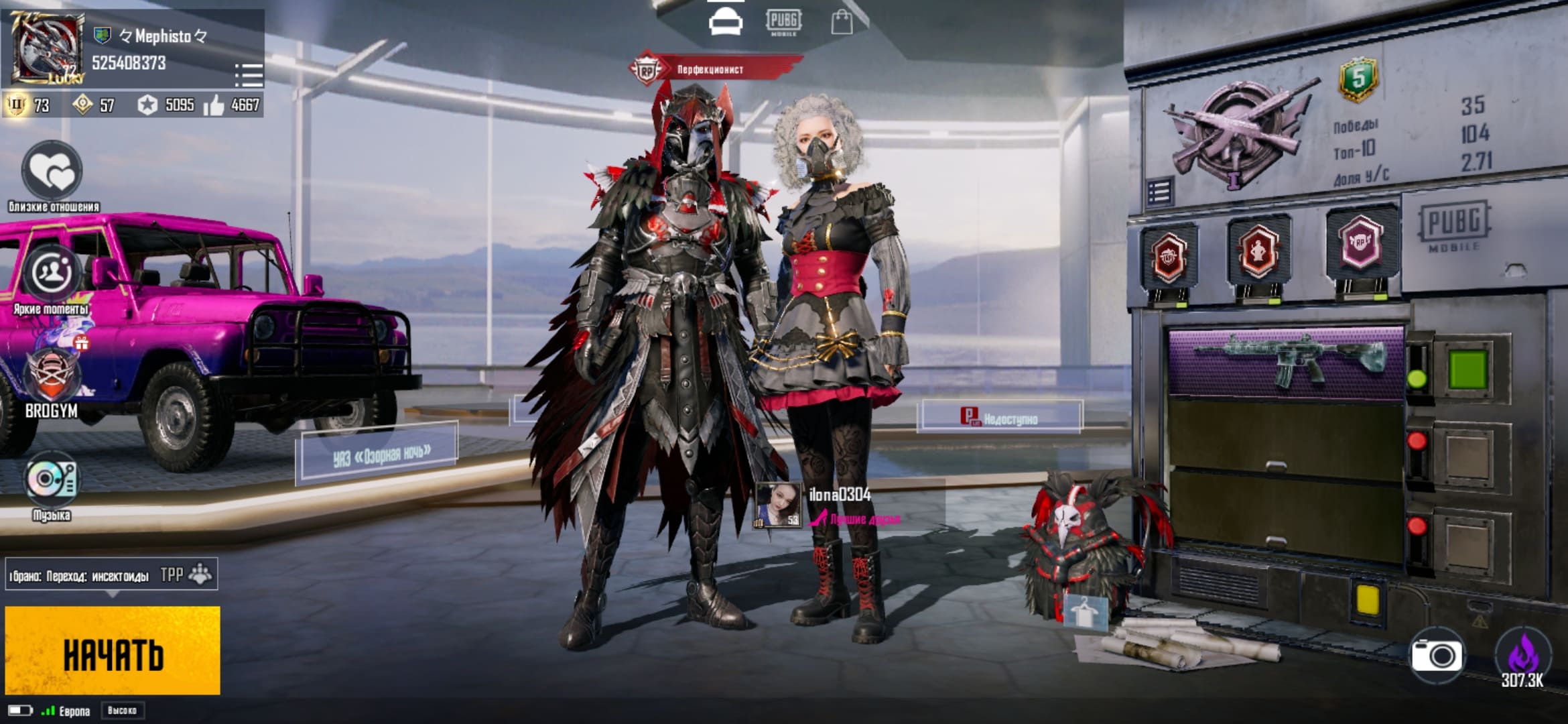Open Mephisto's player profile avatar
This screenshot has width=1568, height=724.
(x=47, y=48)
